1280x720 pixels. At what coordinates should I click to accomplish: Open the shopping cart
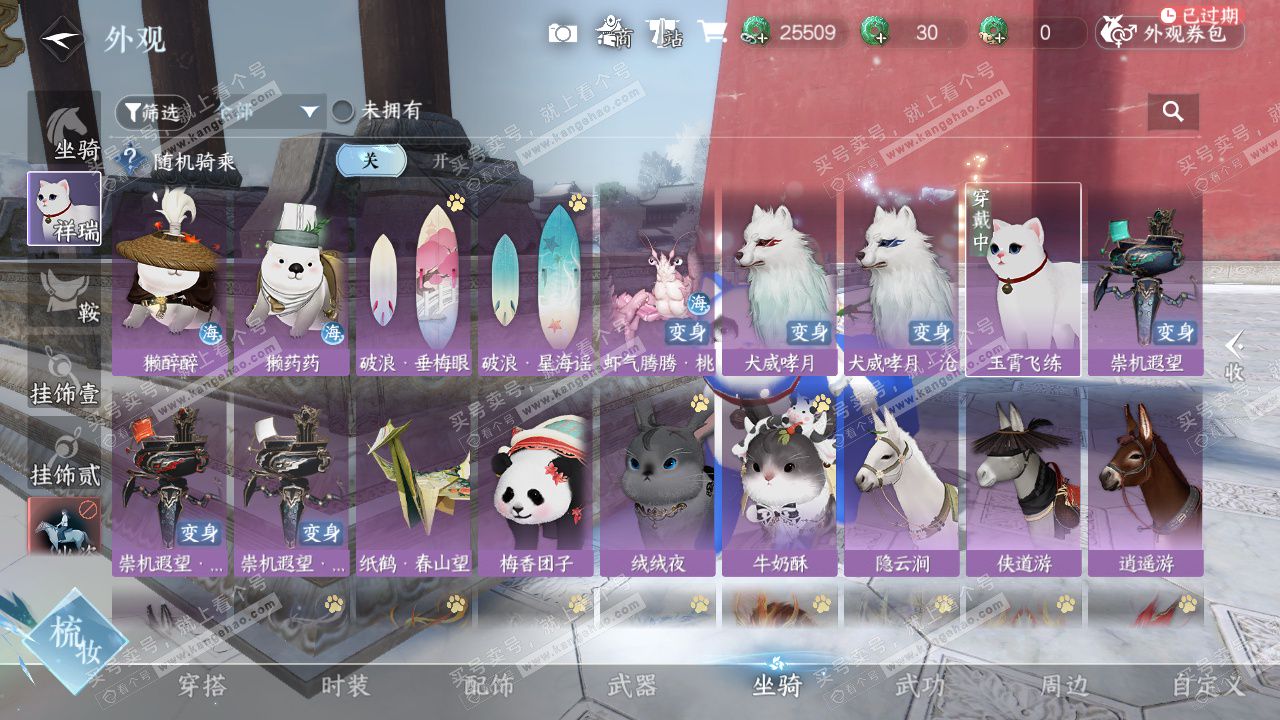711,32
